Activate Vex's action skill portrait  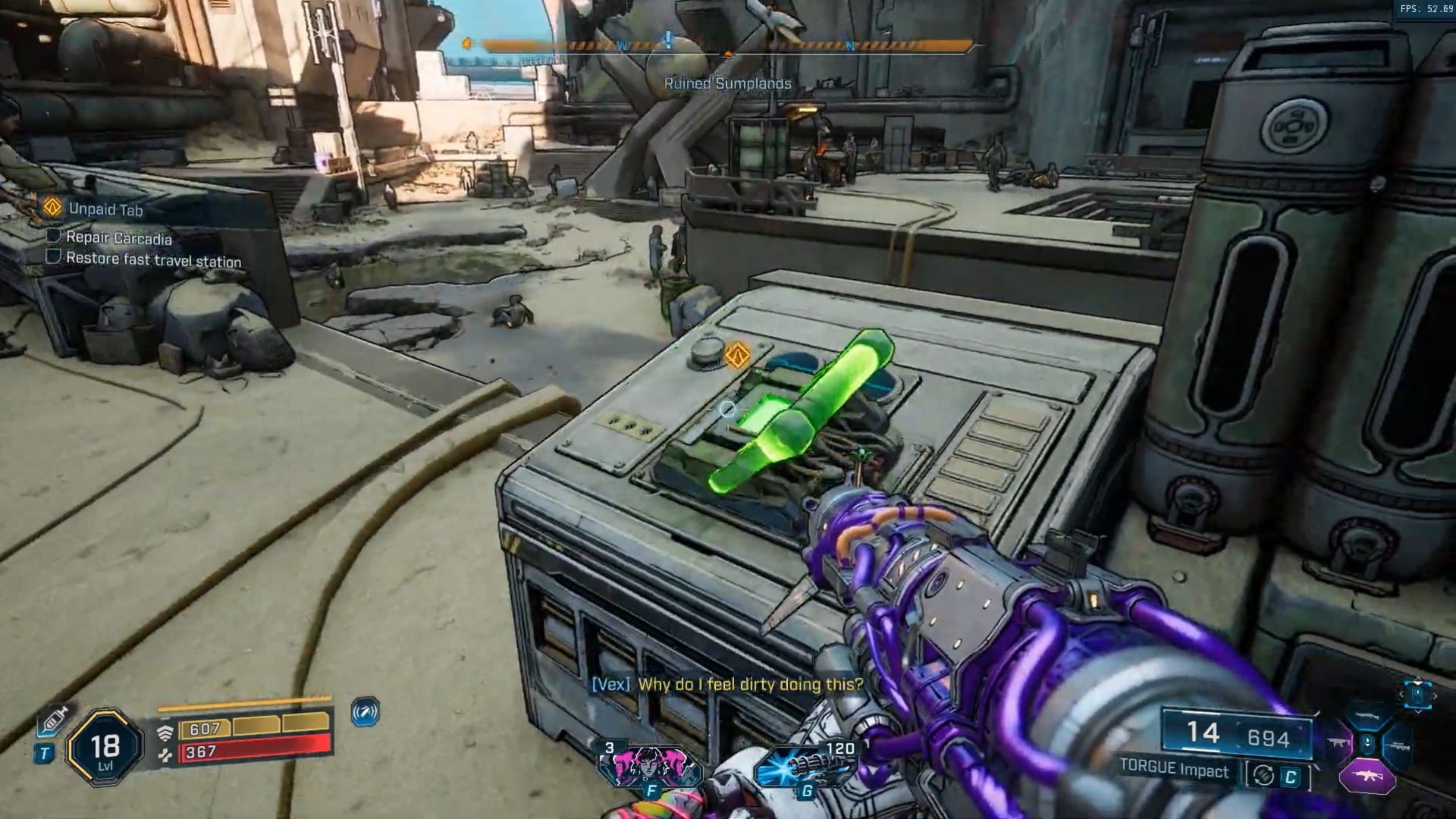point(642,764)
